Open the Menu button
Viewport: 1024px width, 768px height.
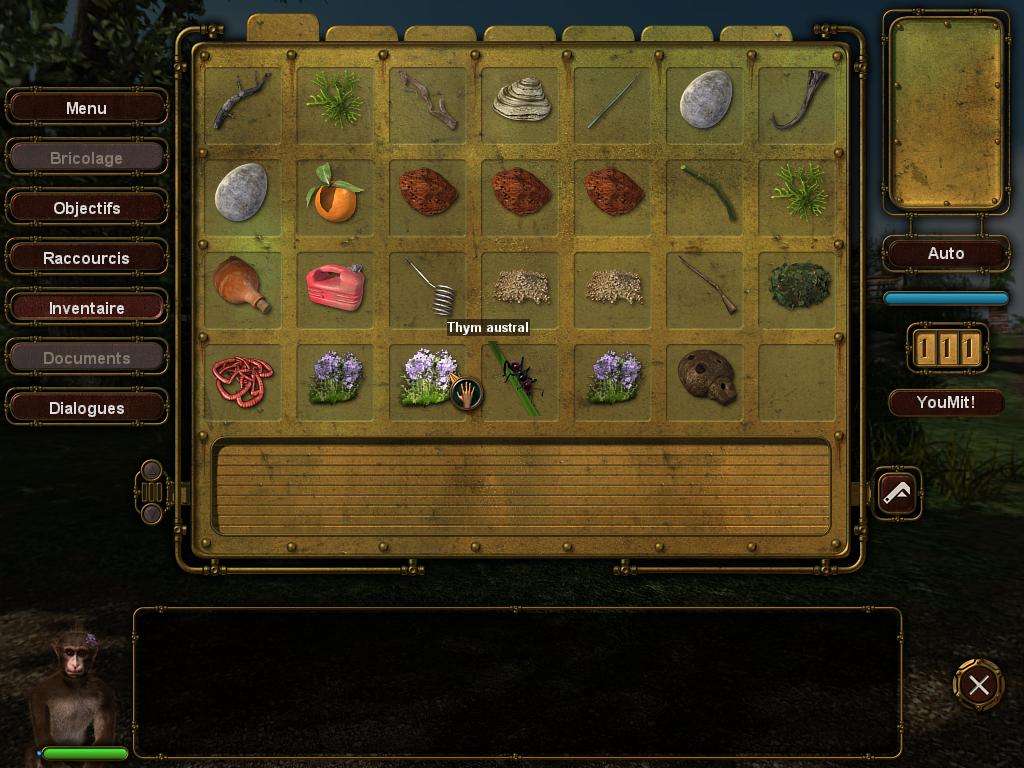click(86, 108)
